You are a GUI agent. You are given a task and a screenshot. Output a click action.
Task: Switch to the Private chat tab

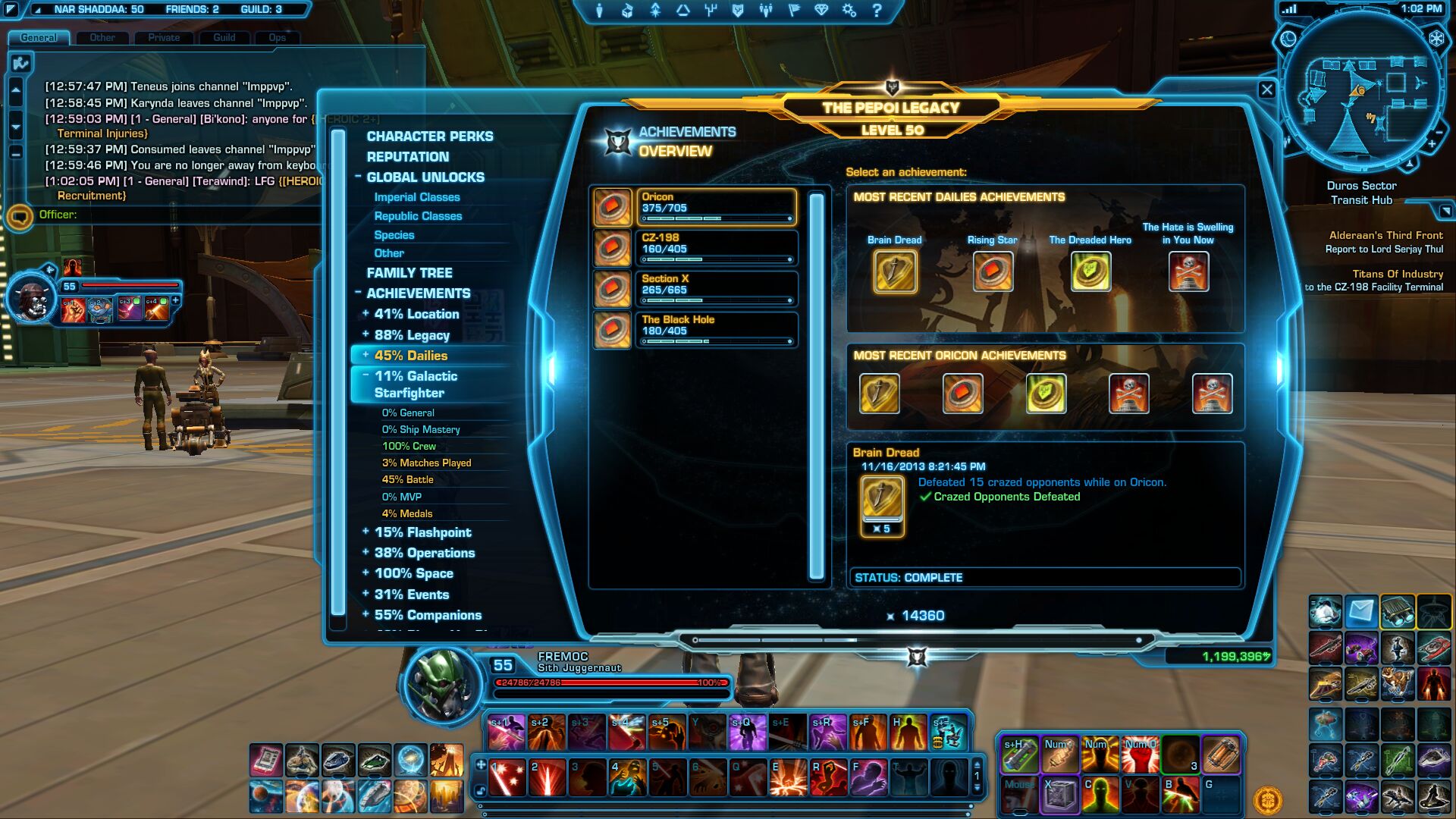(164, 37)
